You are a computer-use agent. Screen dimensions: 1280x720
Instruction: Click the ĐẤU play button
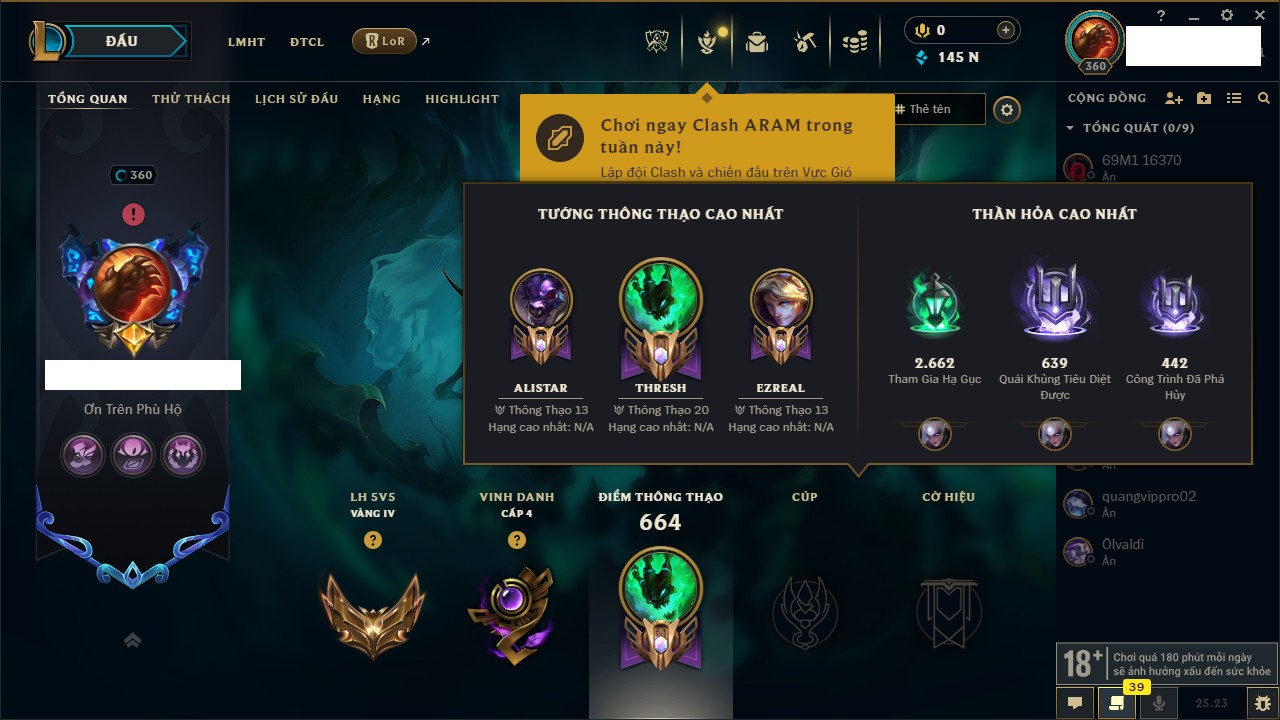(122, 41)
